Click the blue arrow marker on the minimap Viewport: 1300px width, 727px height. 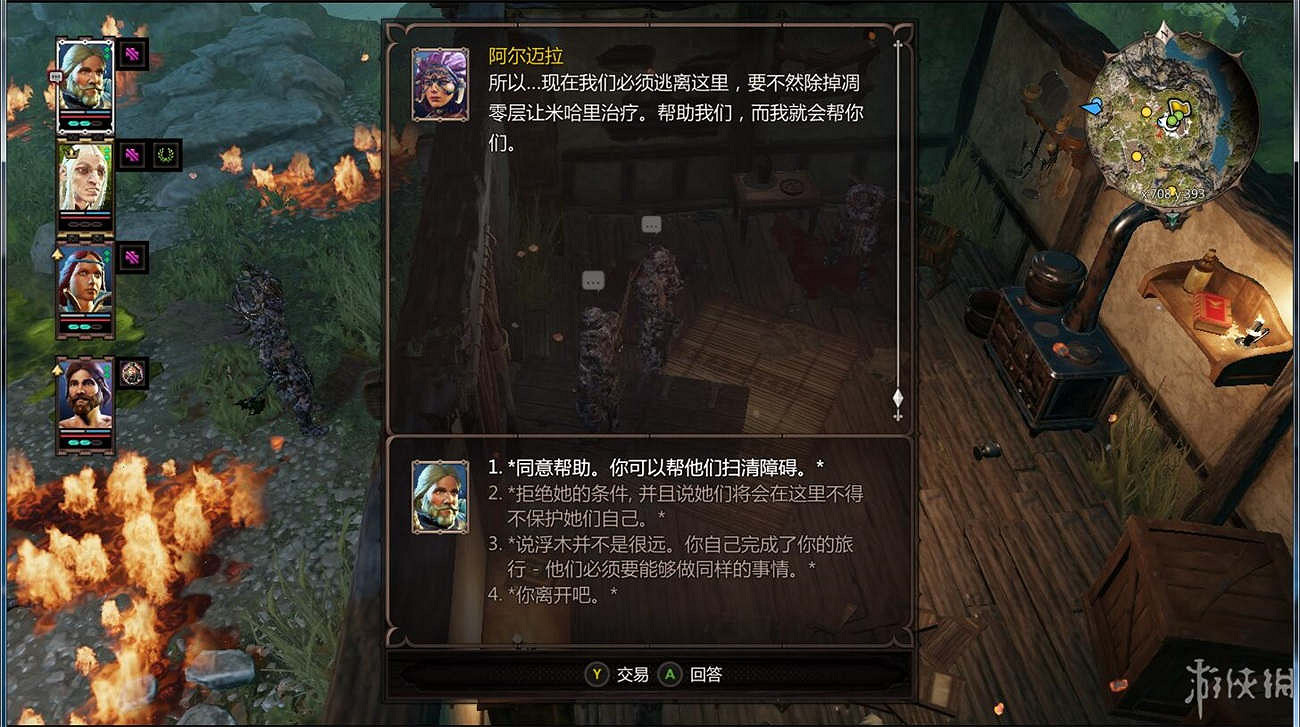pos(1090,106)
